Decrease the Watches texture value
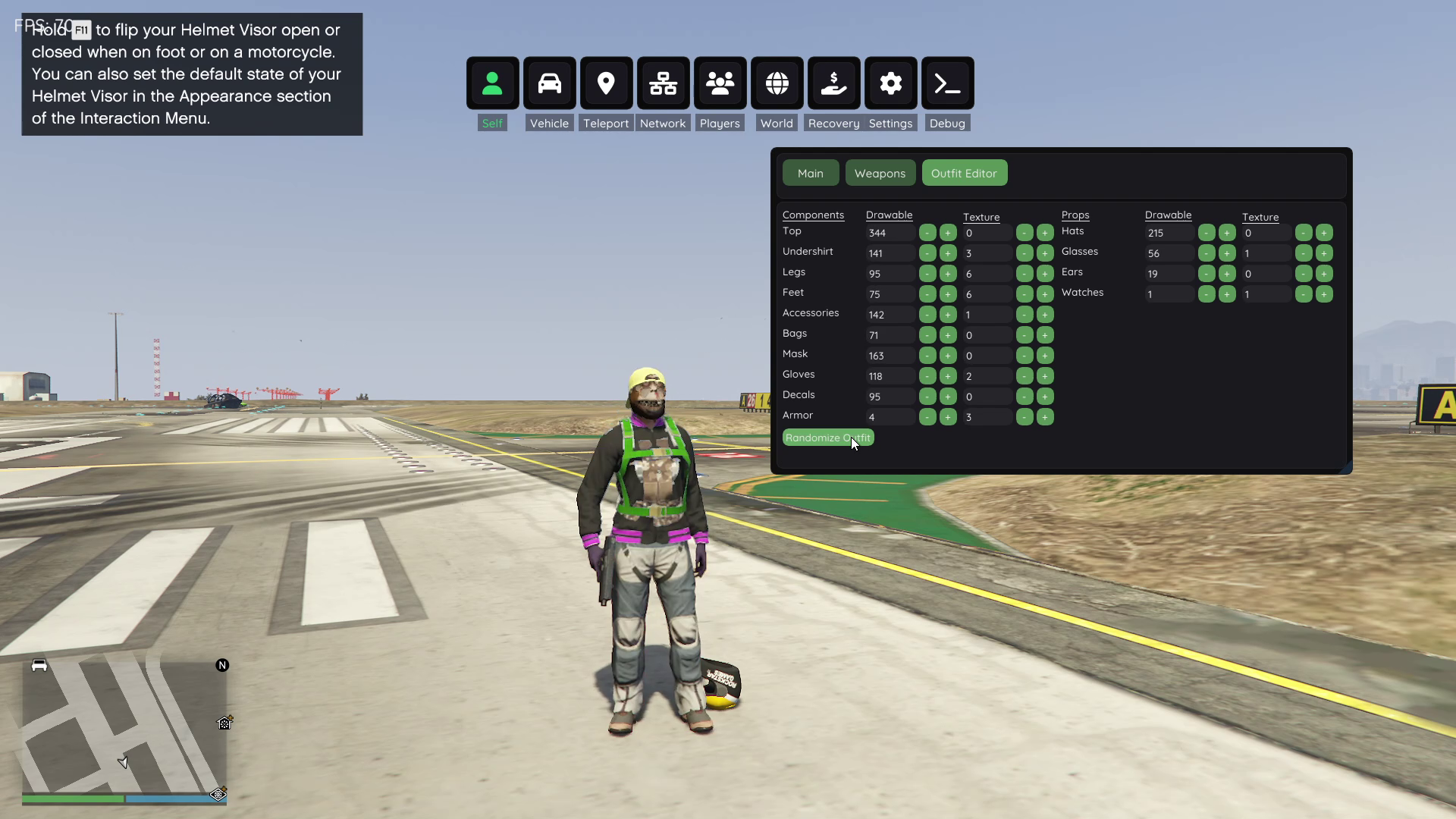This screenshot has height=819, width=1456. pos(1304,294)
